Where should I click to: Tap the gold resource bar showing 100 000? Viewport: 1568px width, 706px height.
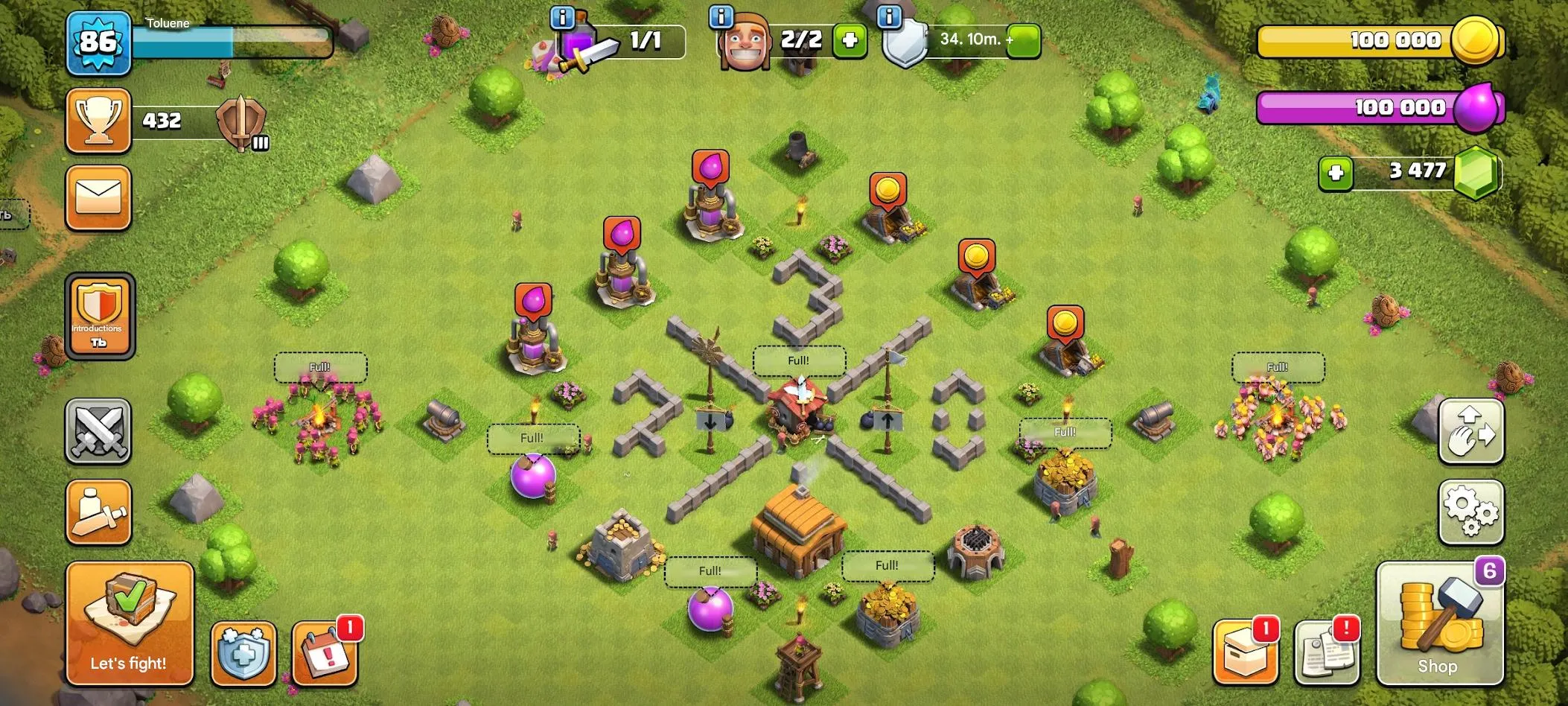click(x=1381, y=40)
